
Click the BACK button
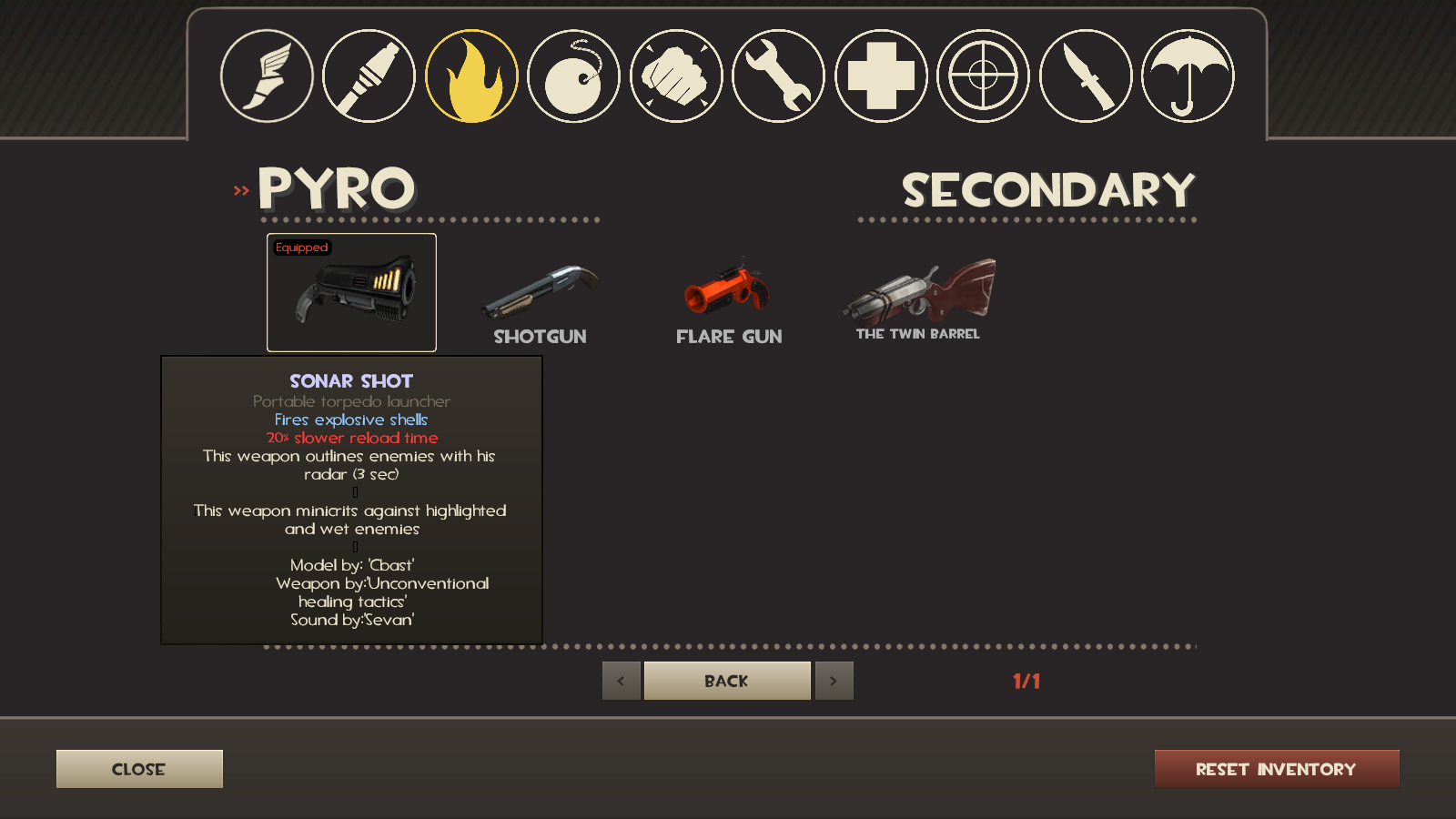pos(726,680)
